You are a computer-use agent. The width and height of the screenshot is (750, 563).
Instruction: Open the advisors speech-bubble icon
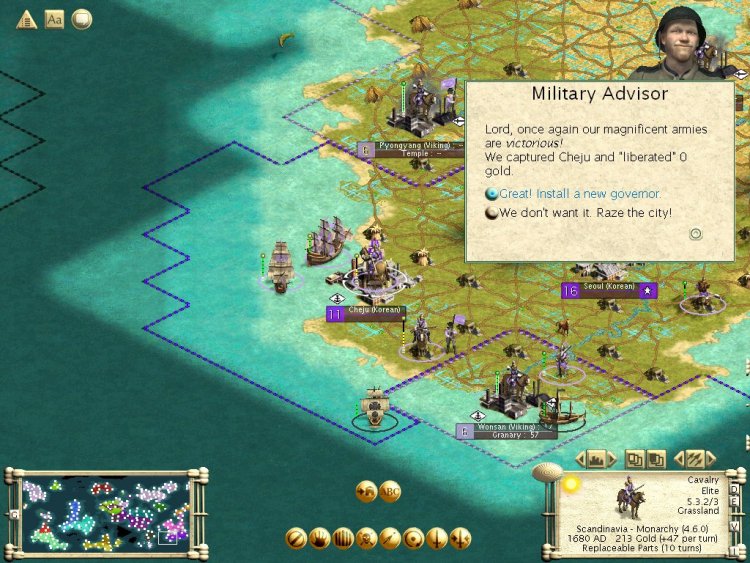[81, 19]
